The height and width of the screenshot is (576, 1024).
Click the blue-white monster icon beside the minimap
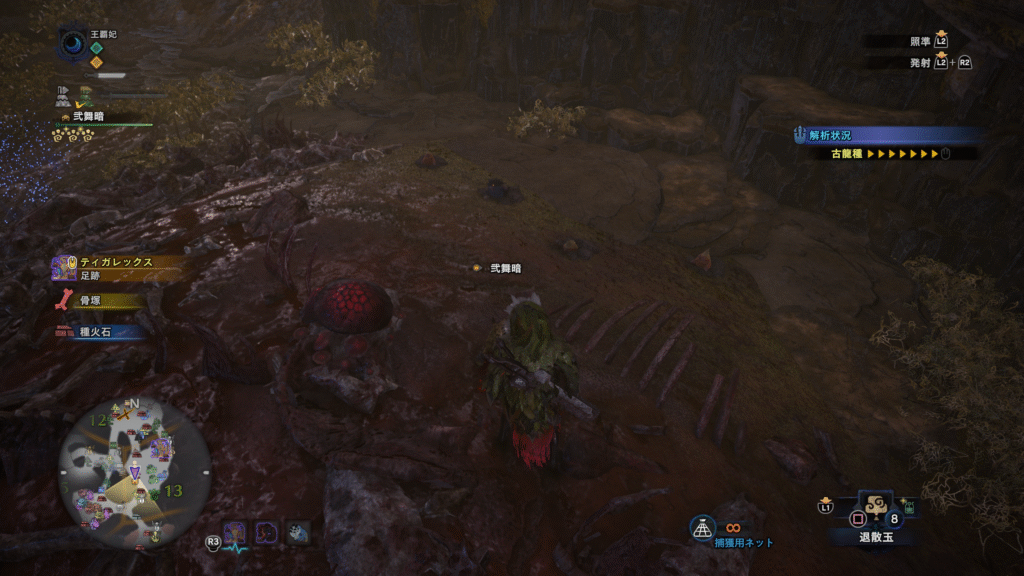[297, 533]
